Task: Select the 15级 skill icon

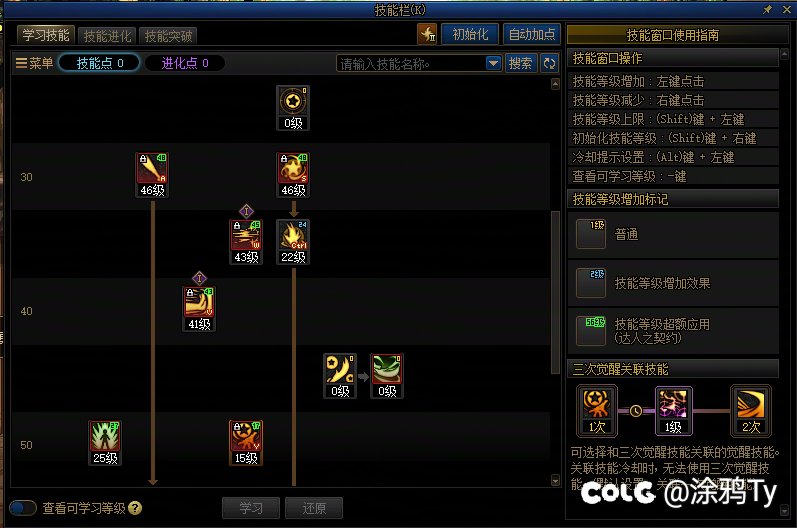Action: (246, 437)
